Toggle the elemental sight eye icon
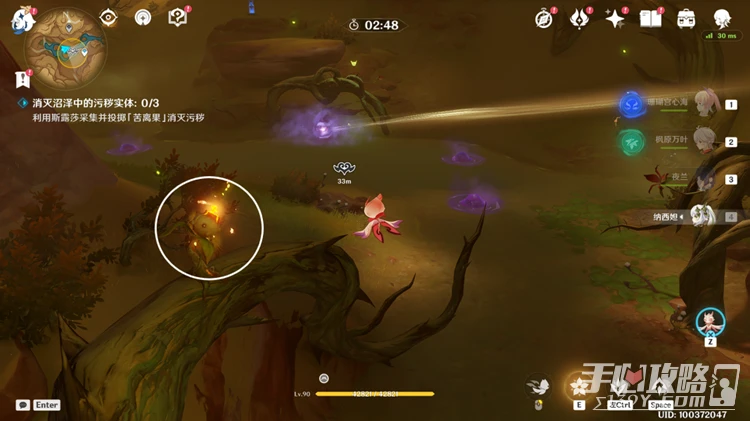This screenshot has width=750, height=421. [x=110, y=18]
